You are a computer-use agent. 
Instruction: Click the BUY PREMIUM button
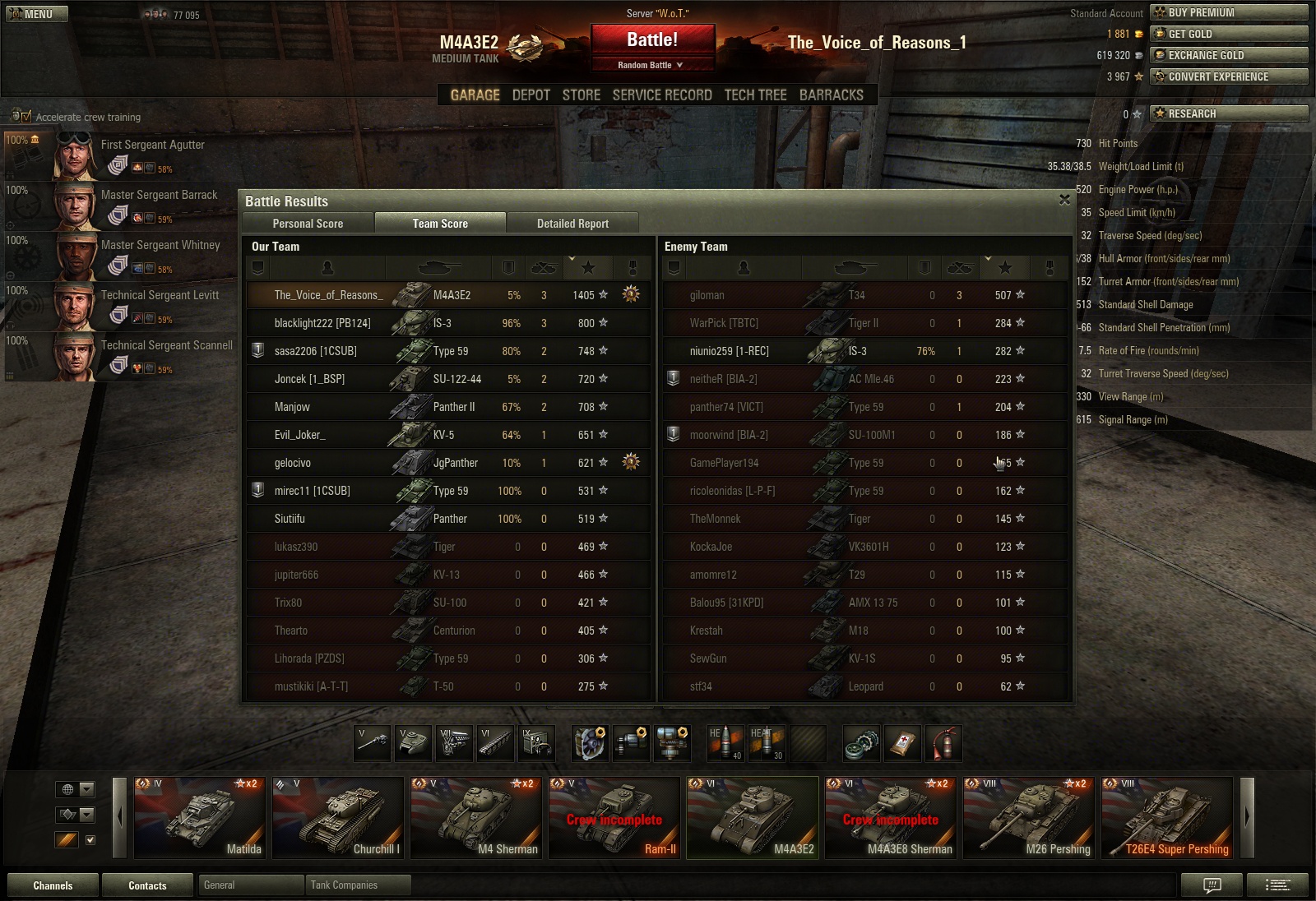pos(1229,12)
